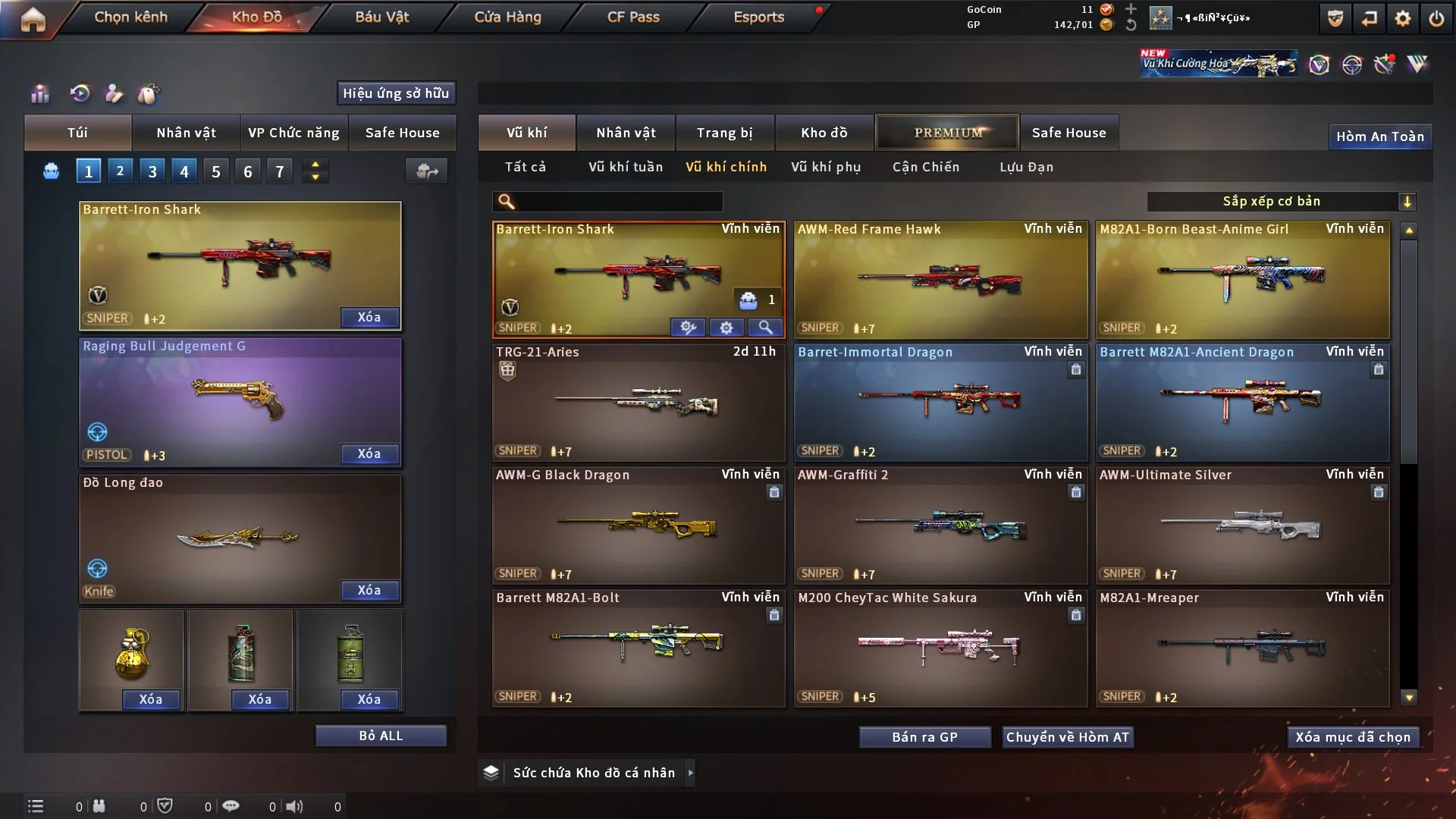Open the Sắp xếp cơ bản sort dropdown
This screenshot has width=1456, height=819.
click(x=1281, y=201)
